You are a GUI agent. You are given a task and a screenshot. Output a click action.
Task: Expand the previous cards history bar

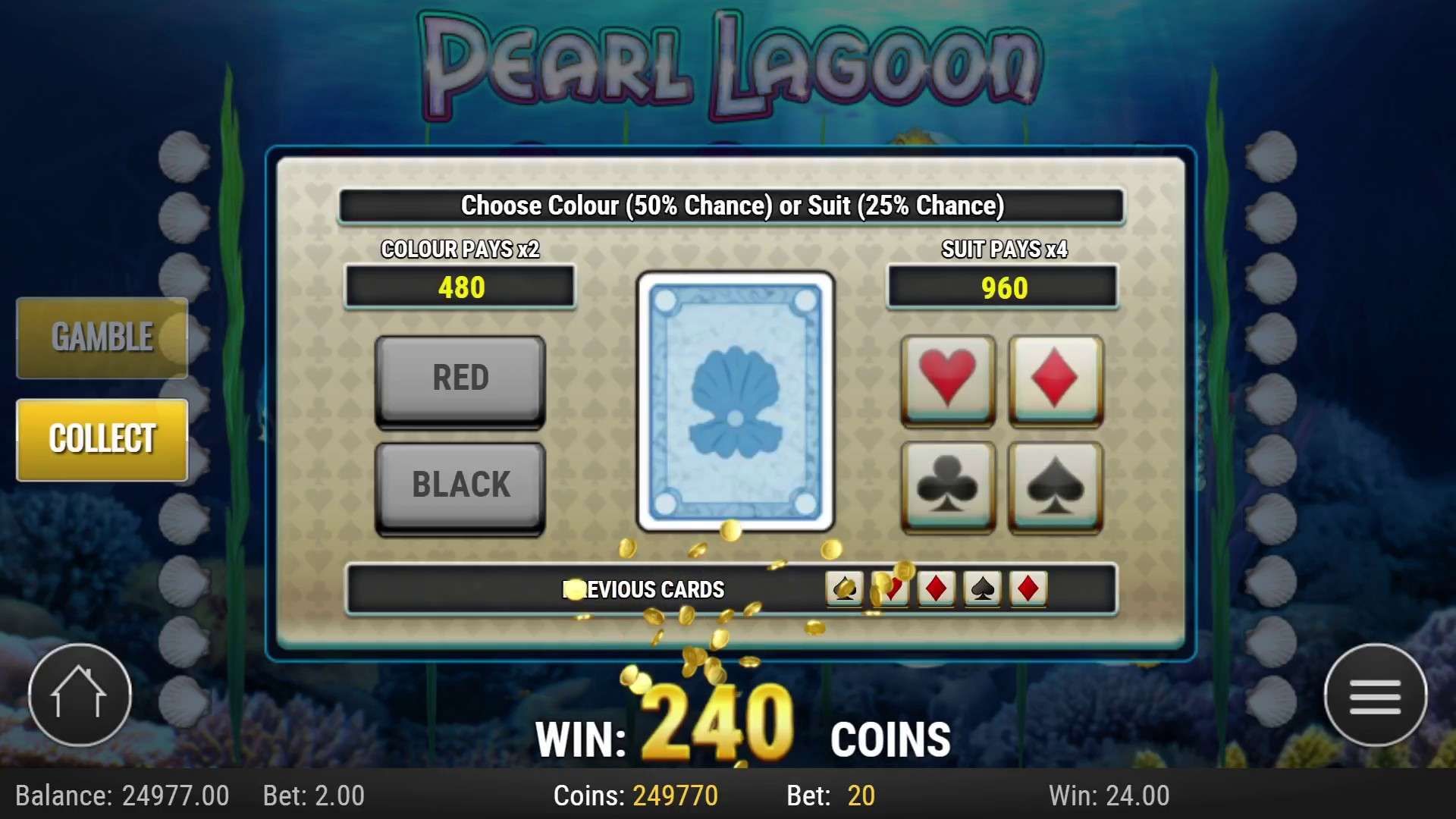point(645,590)
